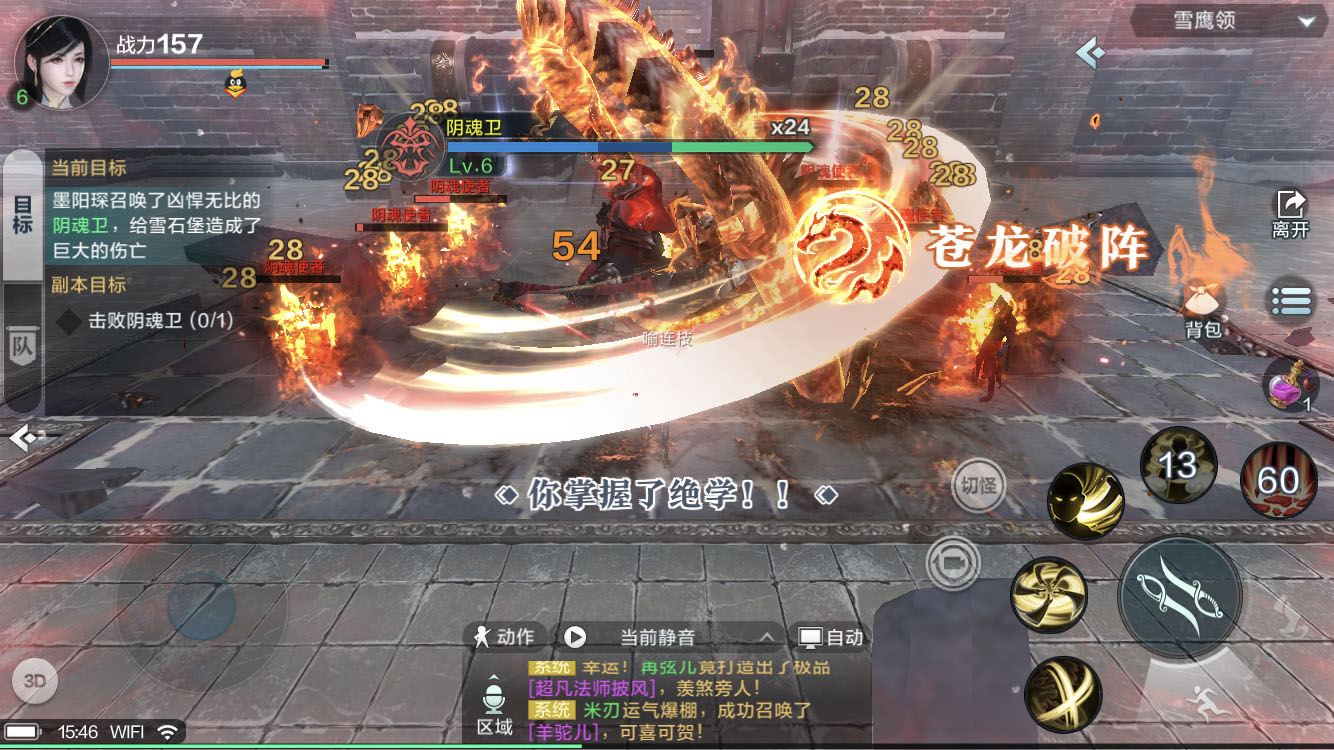Open the 背包 bag icon
The height and width of the screenshot is (750, 1334).
point(1202,310)
